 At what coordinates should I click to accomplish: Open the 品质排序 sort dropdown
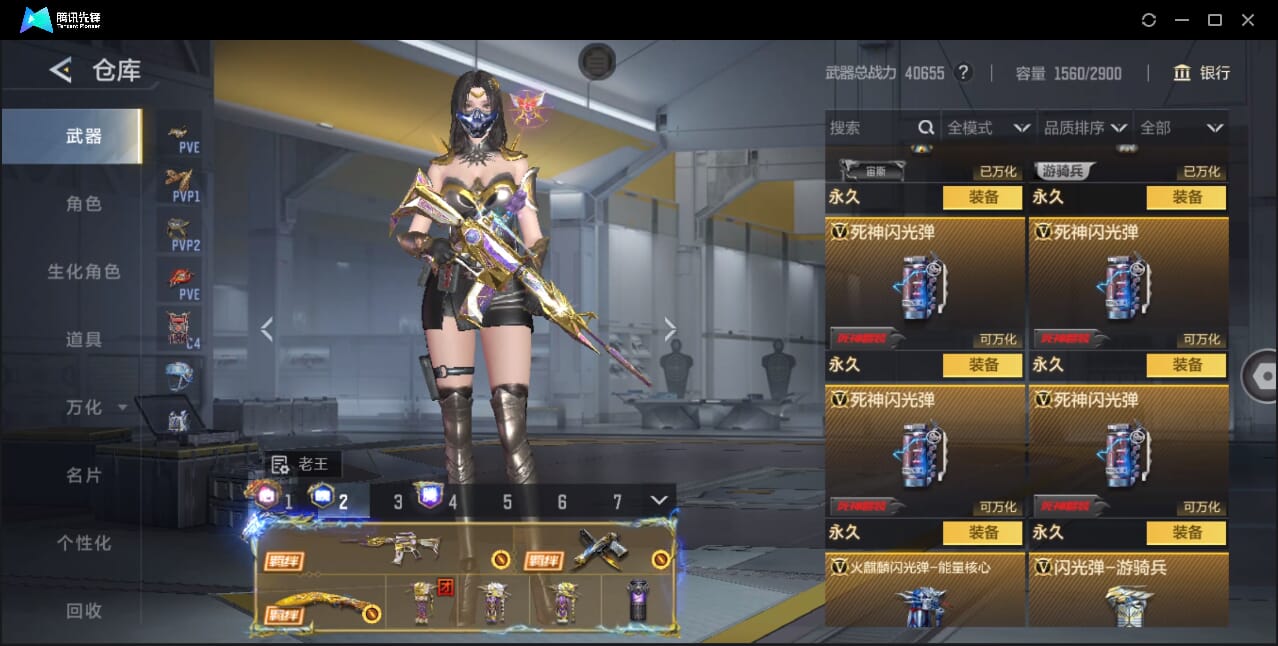[1085, 128]
